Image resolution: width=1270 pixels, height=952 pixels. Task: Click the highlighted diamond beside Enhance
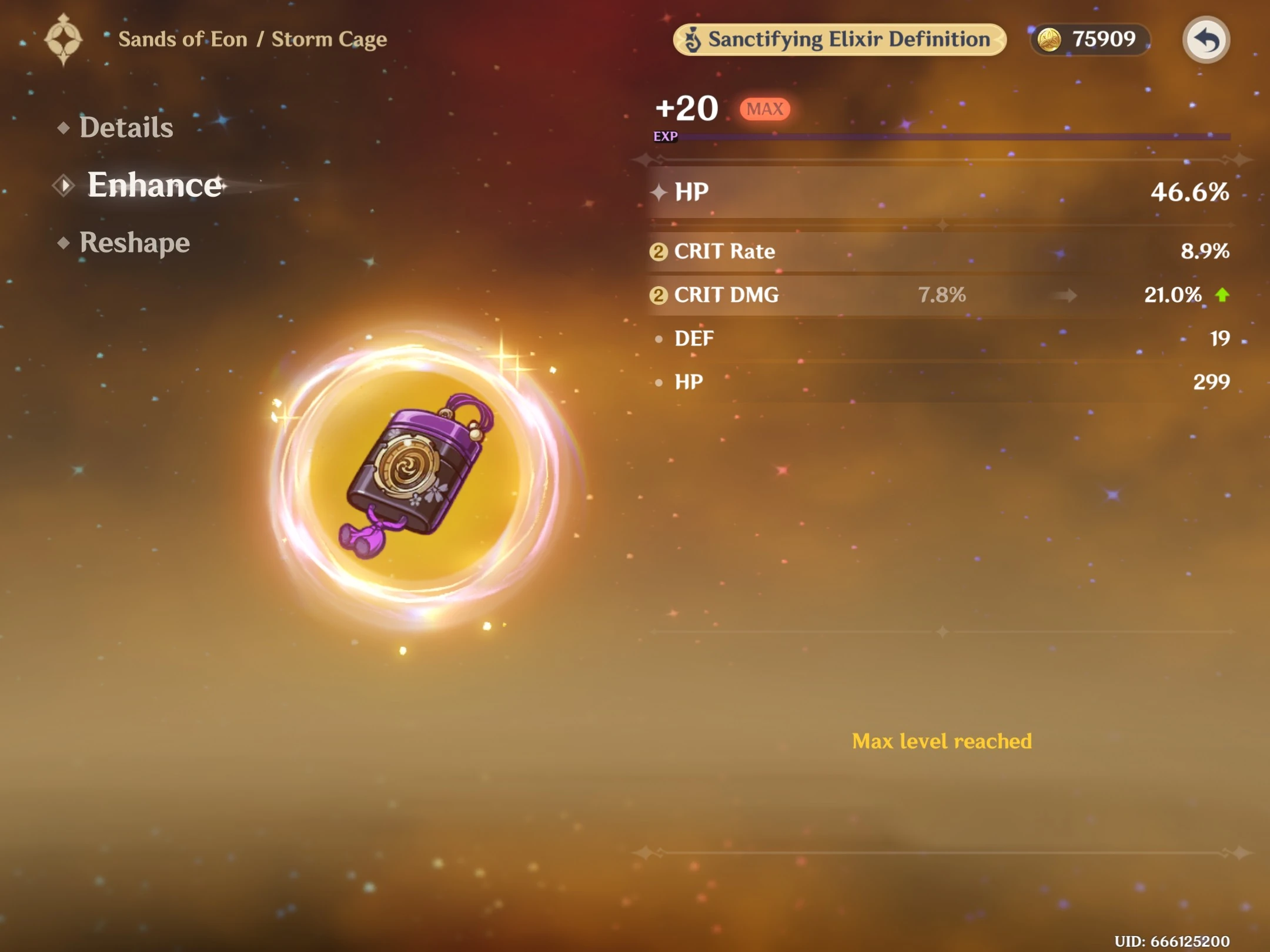(x=65, y=185)
